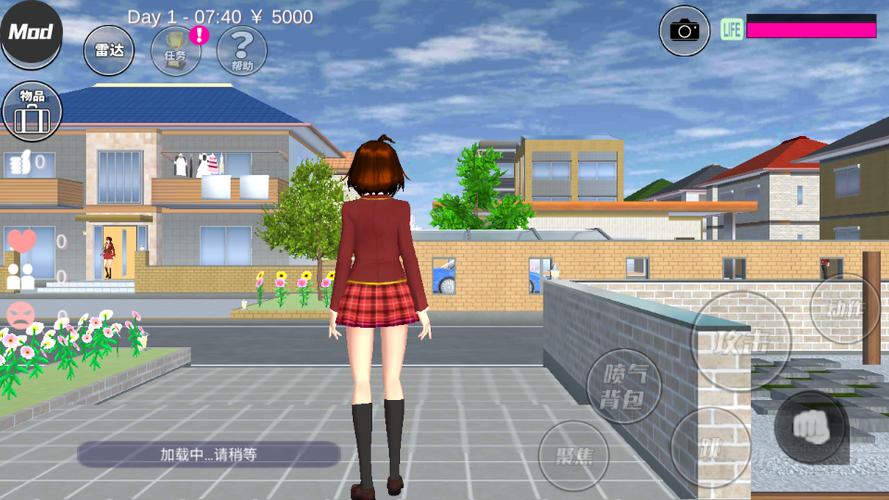Toggle the 雷达 radar button
The height and width of the screenshot is (500, 889).
(x=109, y=50)
